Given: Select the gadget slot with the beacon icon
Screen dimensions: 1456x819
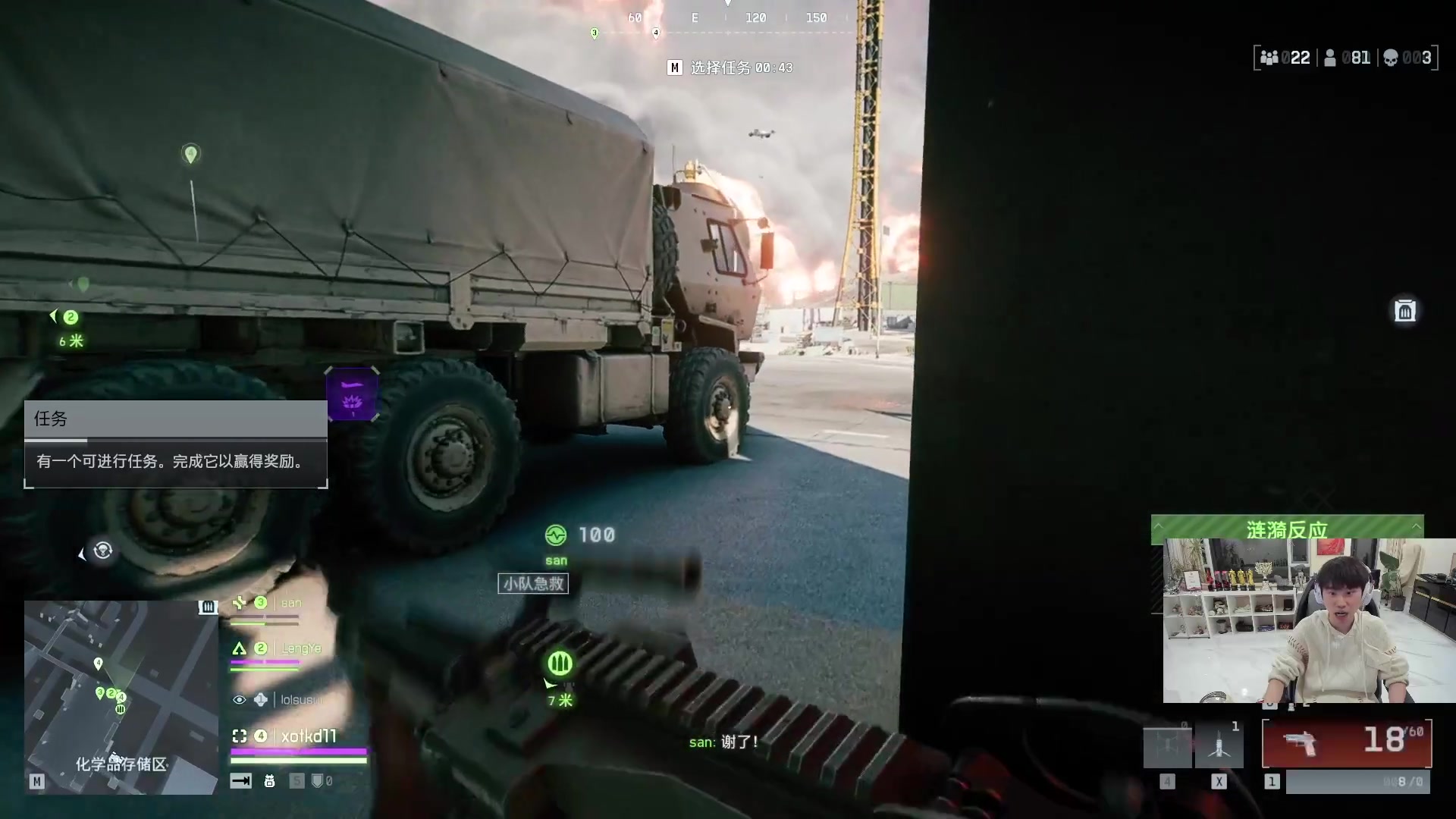Looking at the screenshot, I should [1219, 746].
